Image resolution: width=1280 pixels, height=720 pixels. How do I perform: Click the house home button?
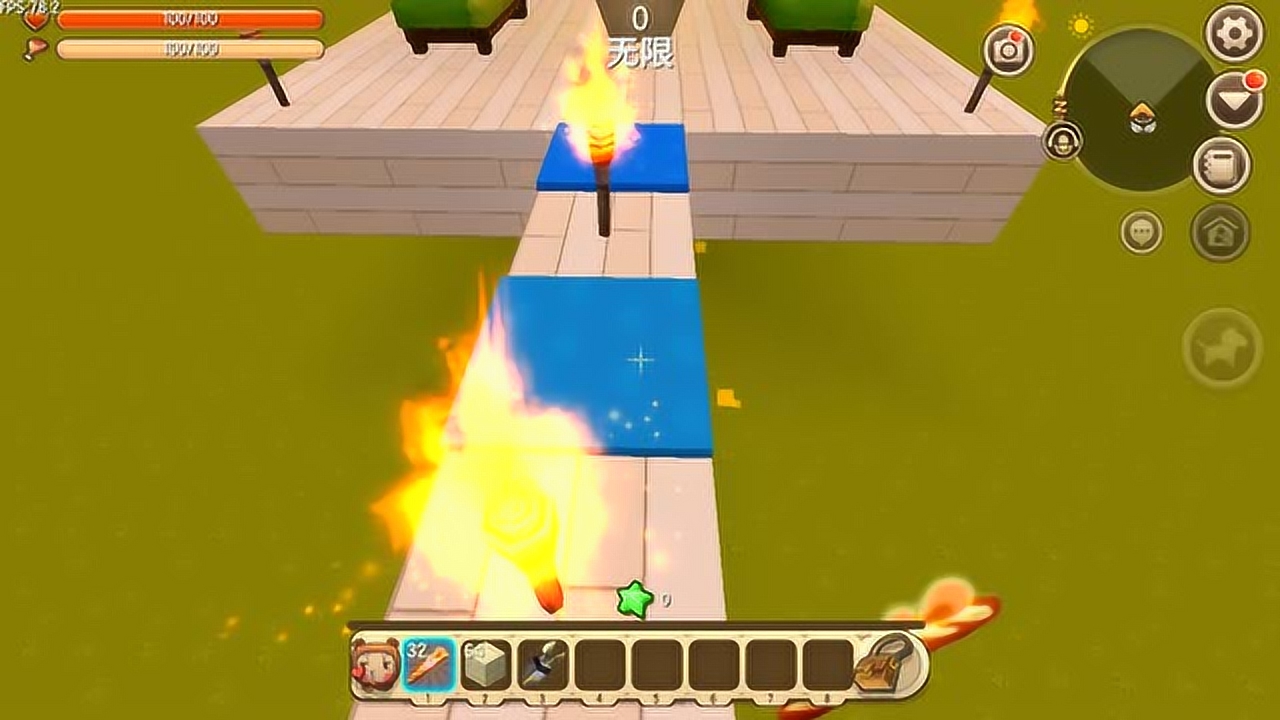click(x=1220, y=232)
